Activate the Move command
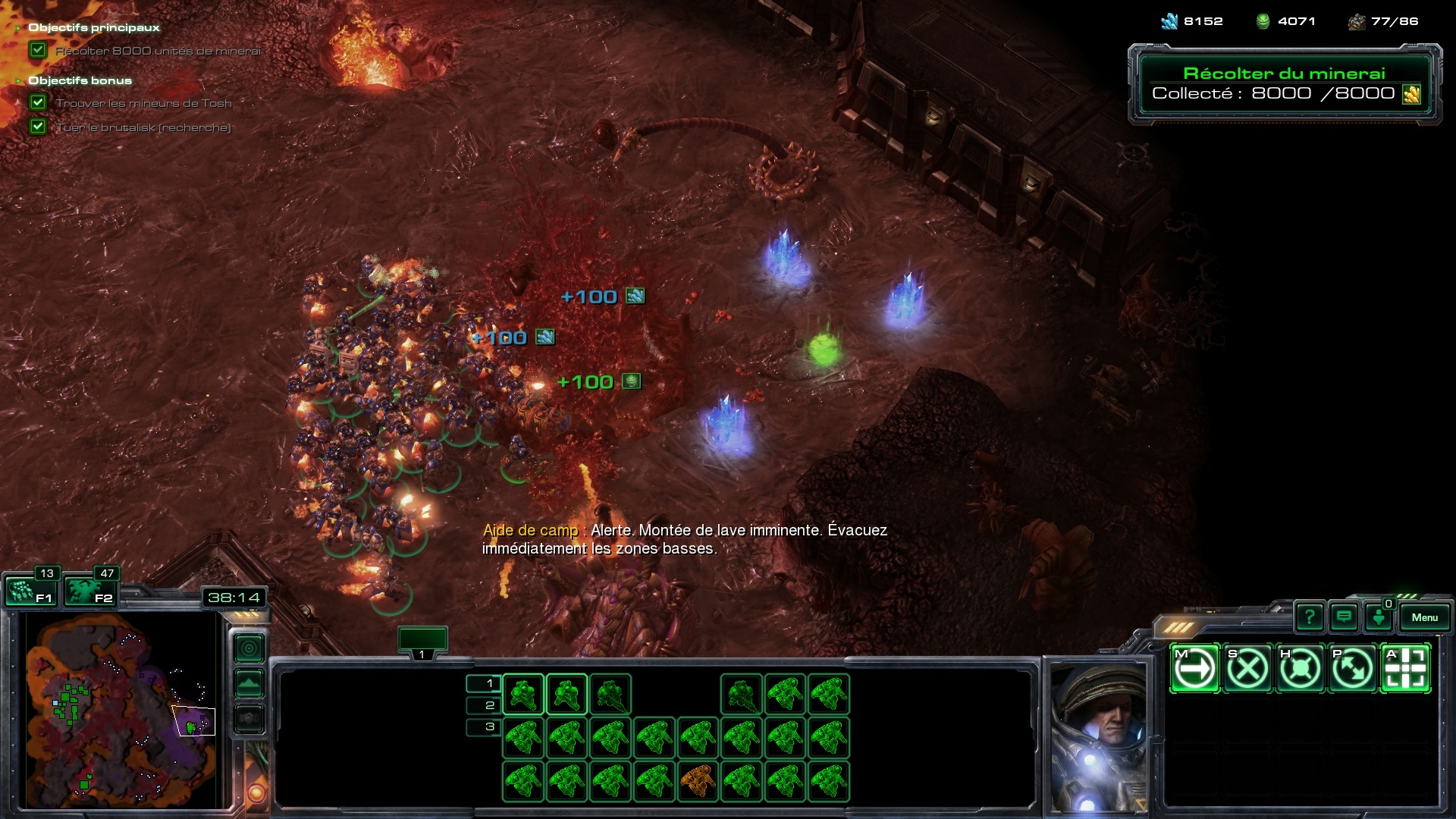This screenshot has height=819, width=1456. click(x=1195, y=669)
